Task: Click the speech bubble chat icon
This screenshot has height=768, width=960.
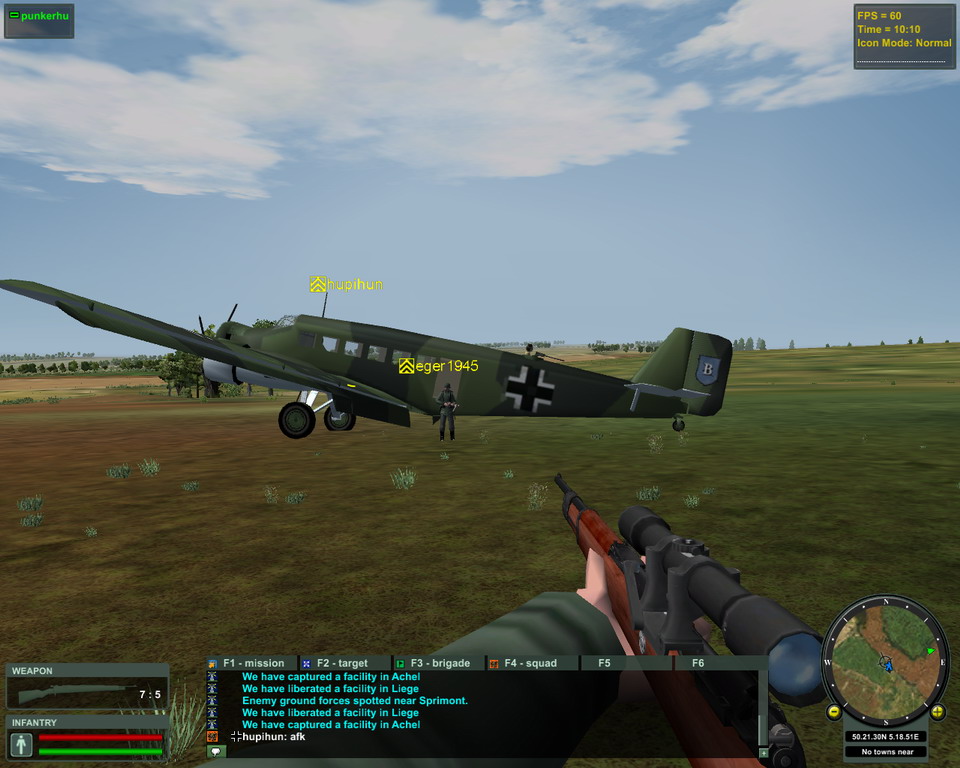Action: coord(215,751)
